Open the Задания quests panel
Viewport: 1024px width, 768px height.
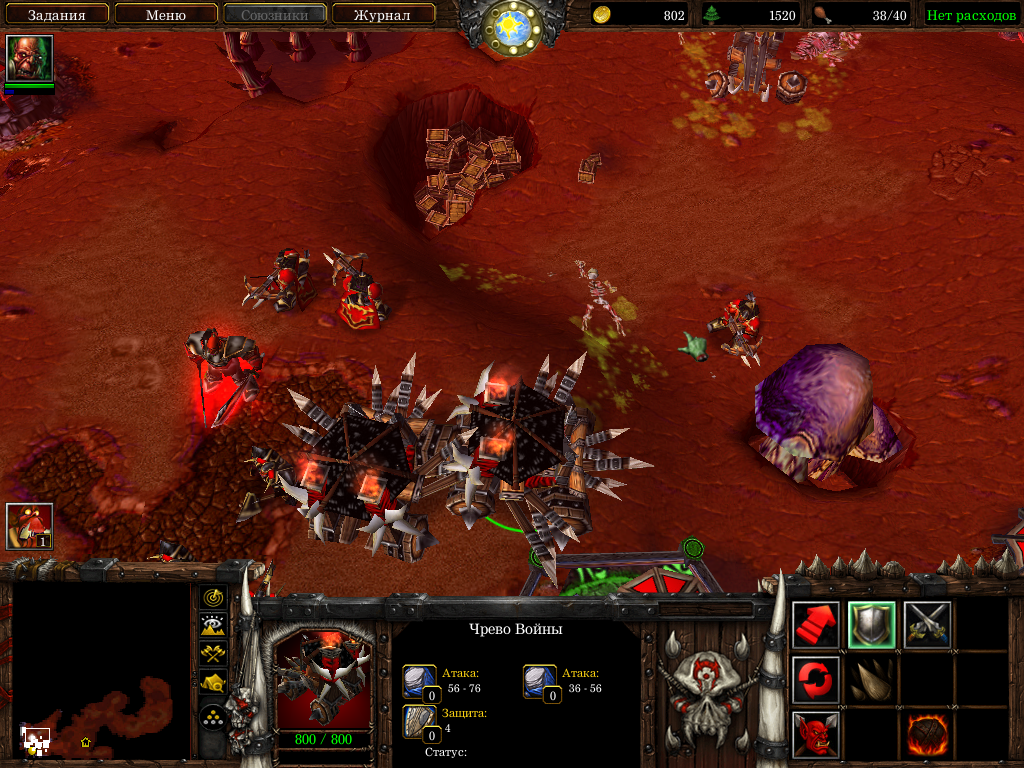pos(55,14)
